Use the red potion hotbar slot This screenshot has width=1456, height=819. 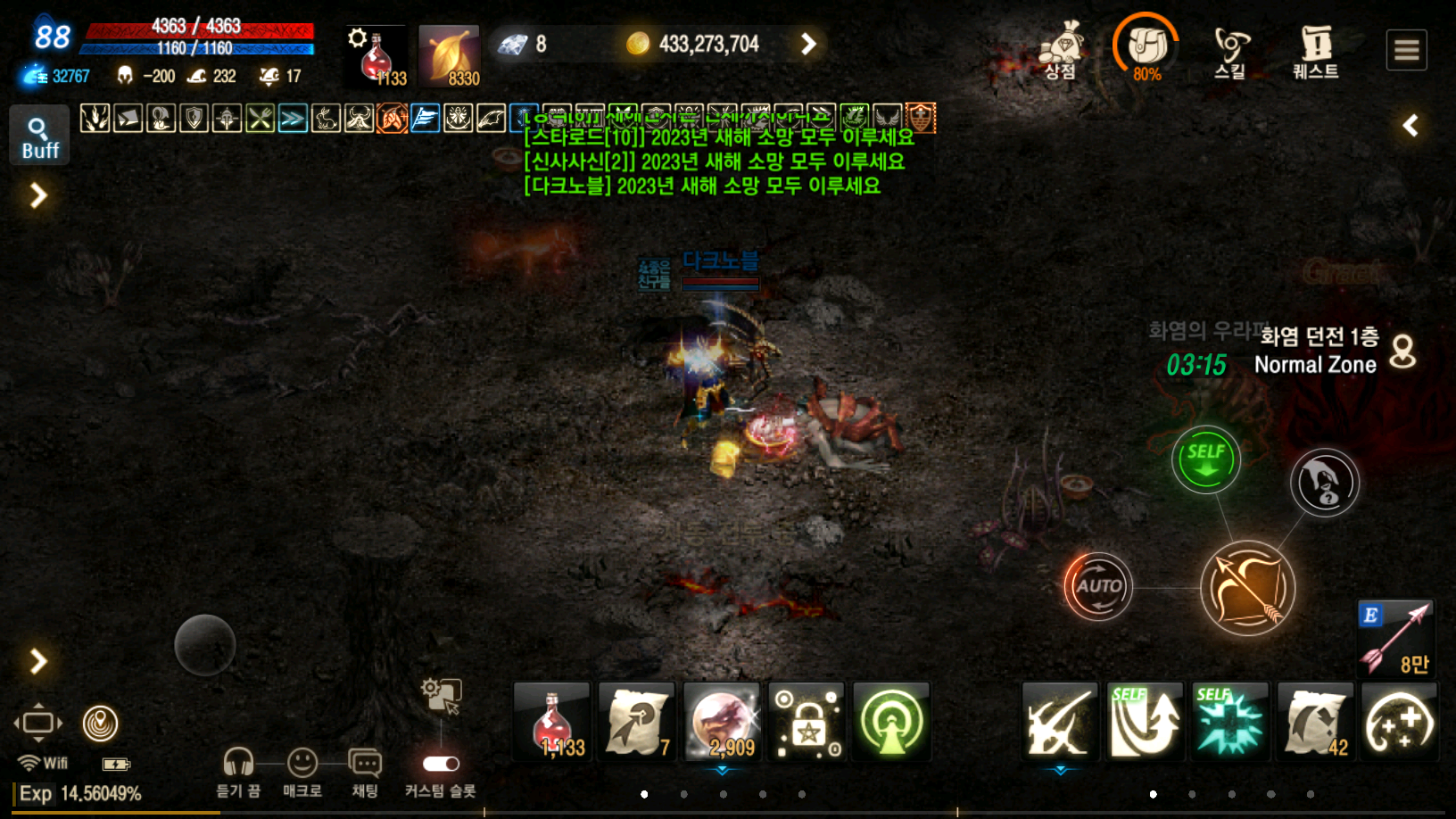[x=552, y=722]
